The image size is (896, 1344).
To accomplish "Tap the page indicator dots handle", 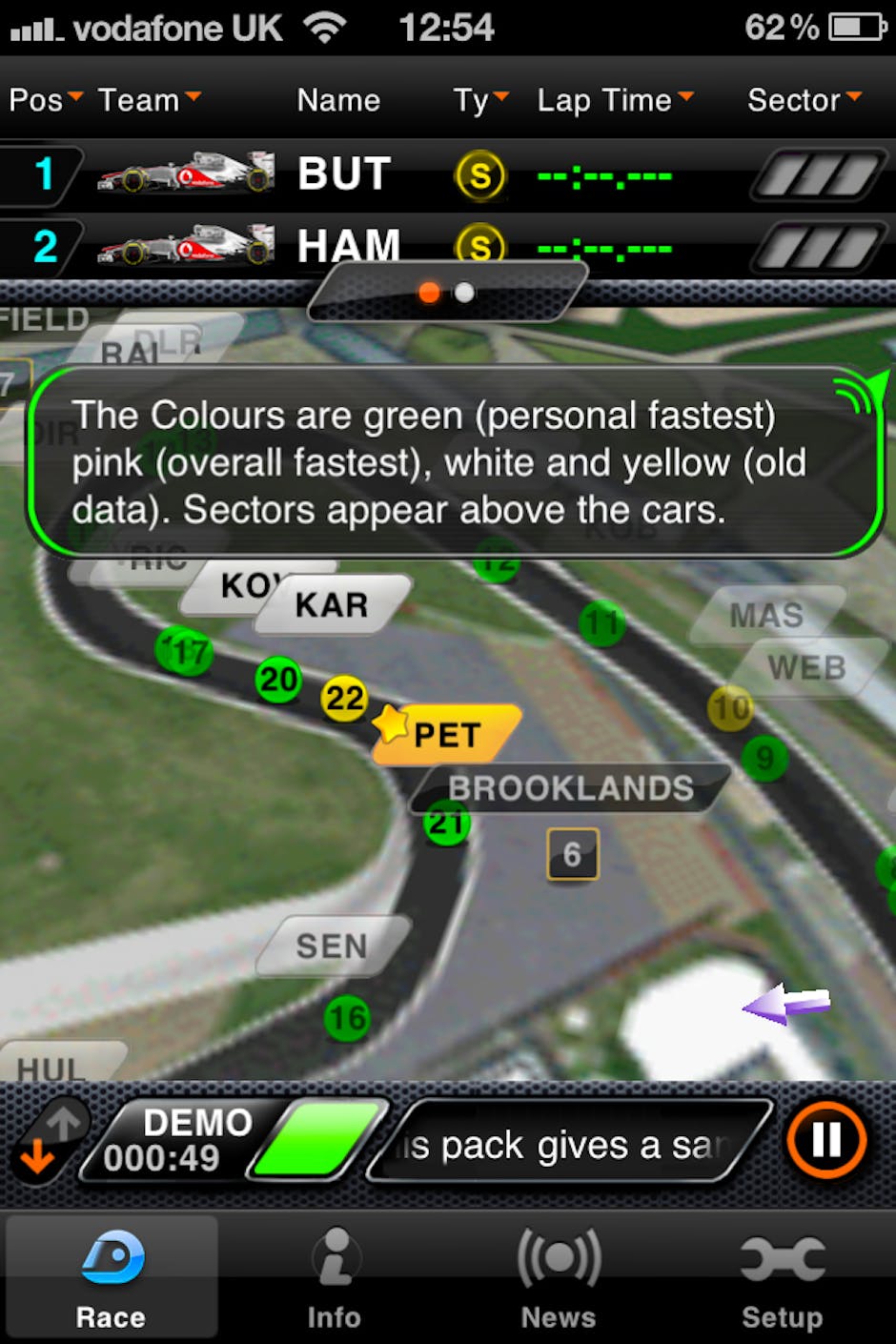I will coord(447,293).
